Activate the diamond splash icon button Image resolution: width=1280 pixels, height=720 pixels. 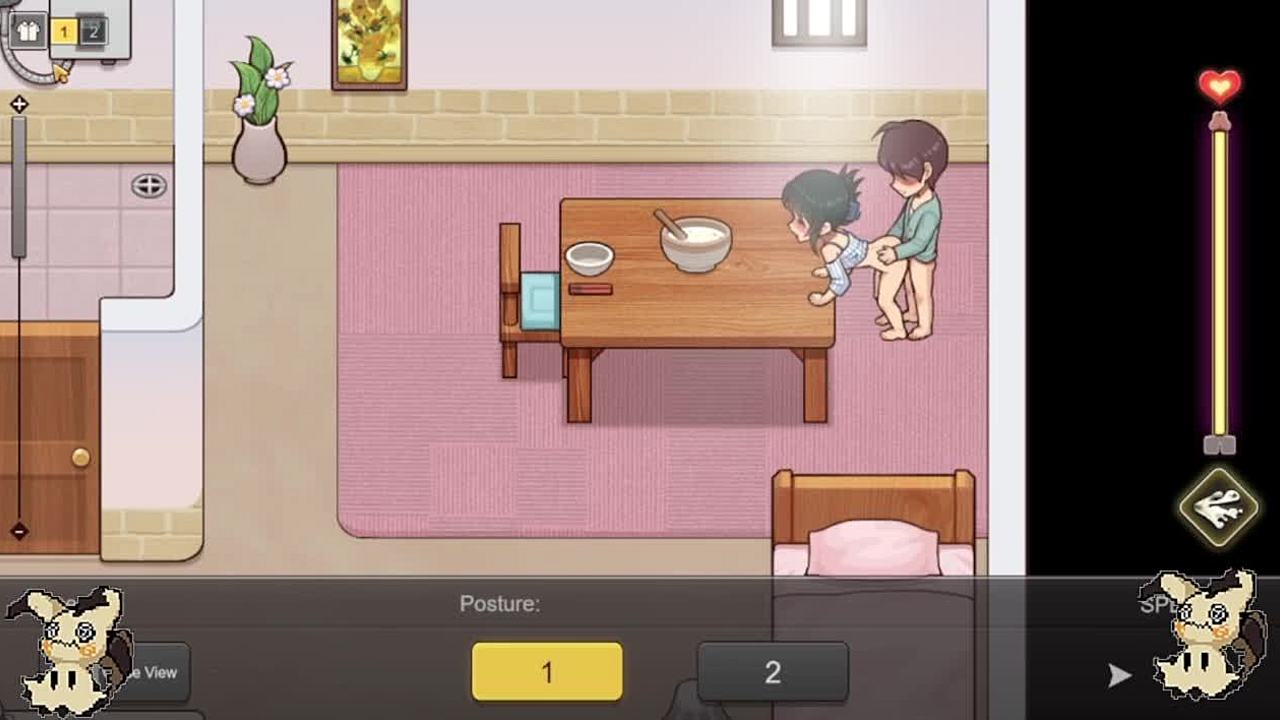pos(1219,507)
